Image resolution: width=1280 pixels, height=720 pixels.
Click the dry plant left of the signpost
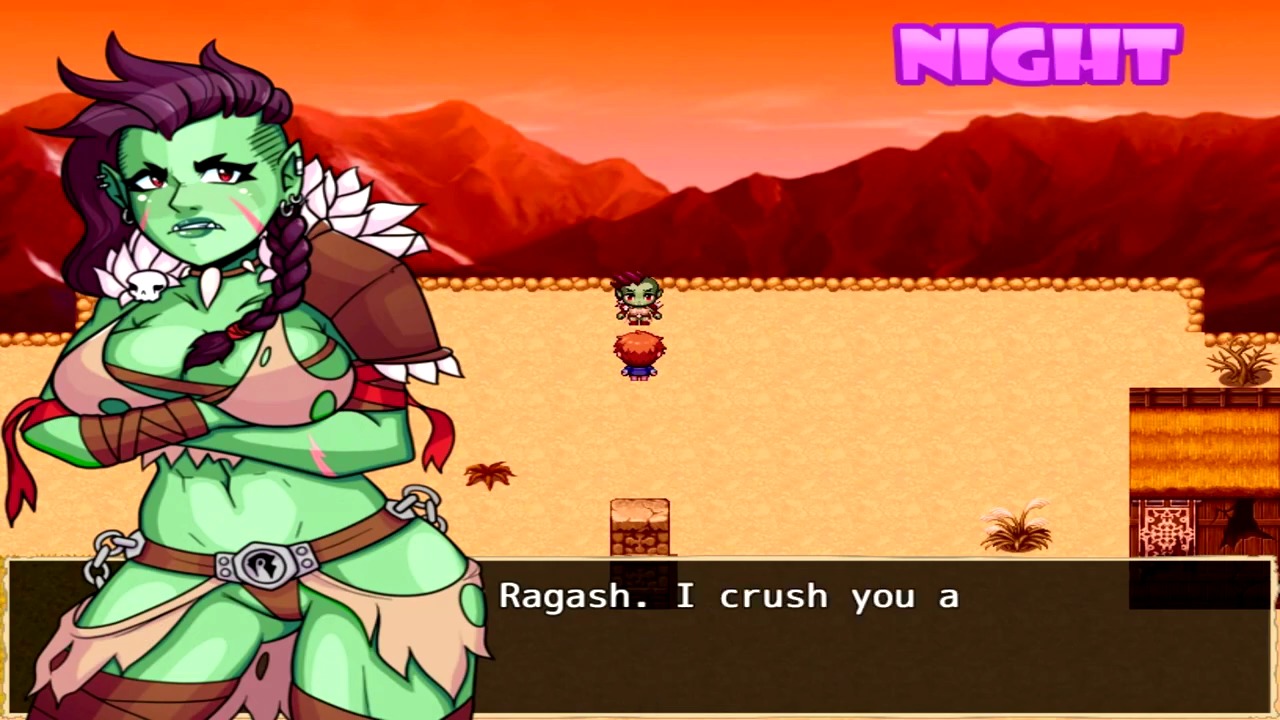(x=490, y=475)
